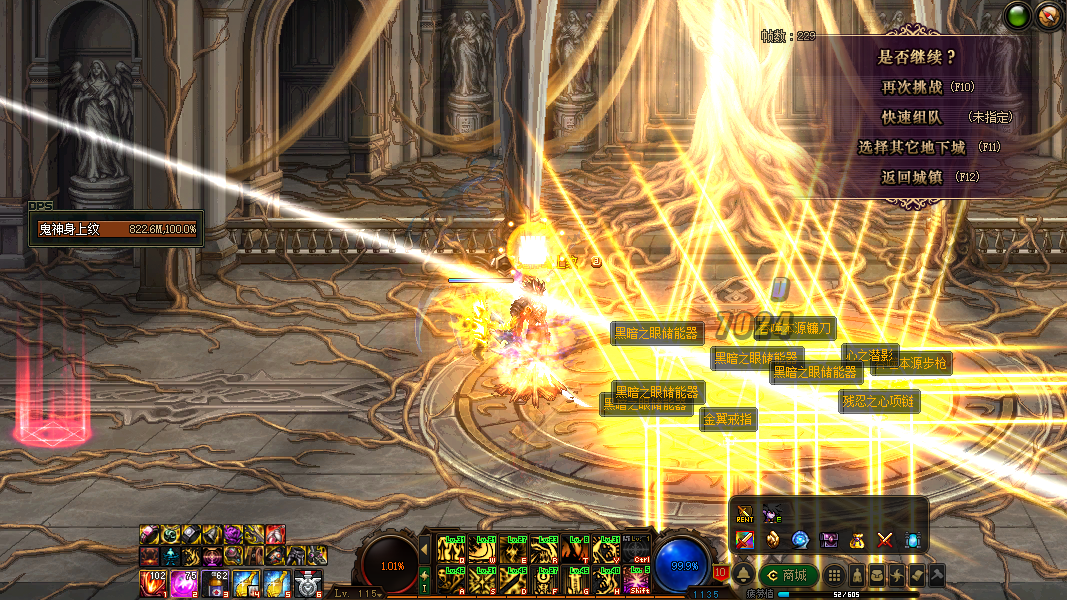Viewport: 1067px width, 600px height.
Task: Open the grid menu button
Action: (x=833, y=576)
